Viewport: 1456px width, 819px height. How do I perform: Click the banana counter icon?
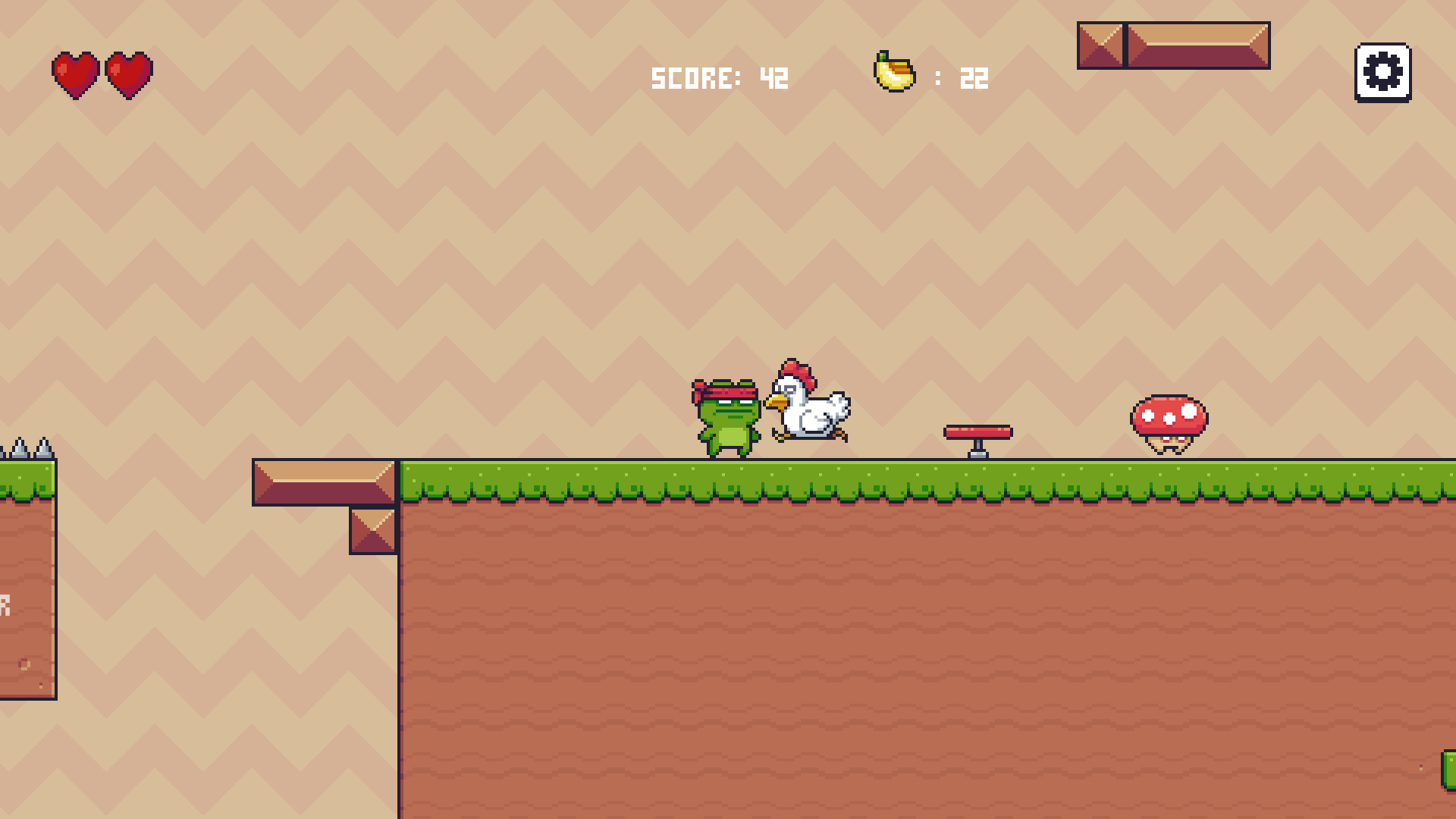click(895, 74)
